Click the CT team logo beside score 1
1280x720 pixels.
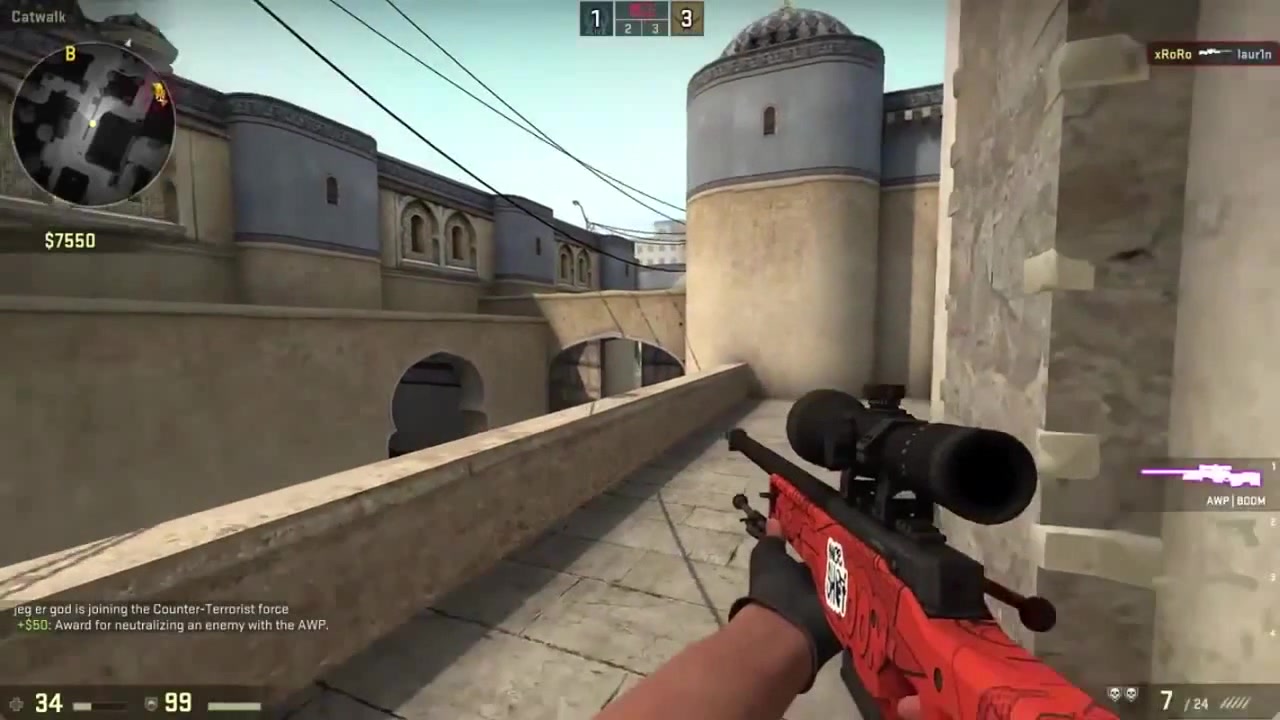click(595, 18)
